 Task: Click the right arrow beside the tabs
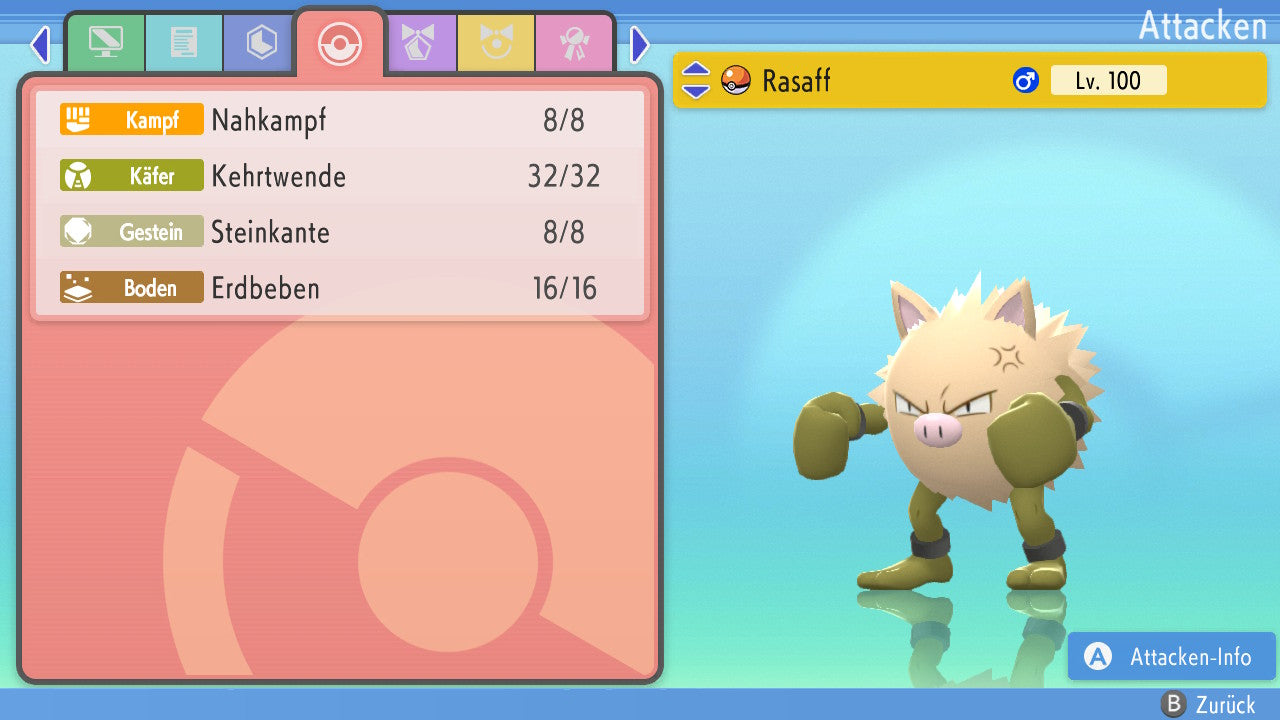(640, 44)
